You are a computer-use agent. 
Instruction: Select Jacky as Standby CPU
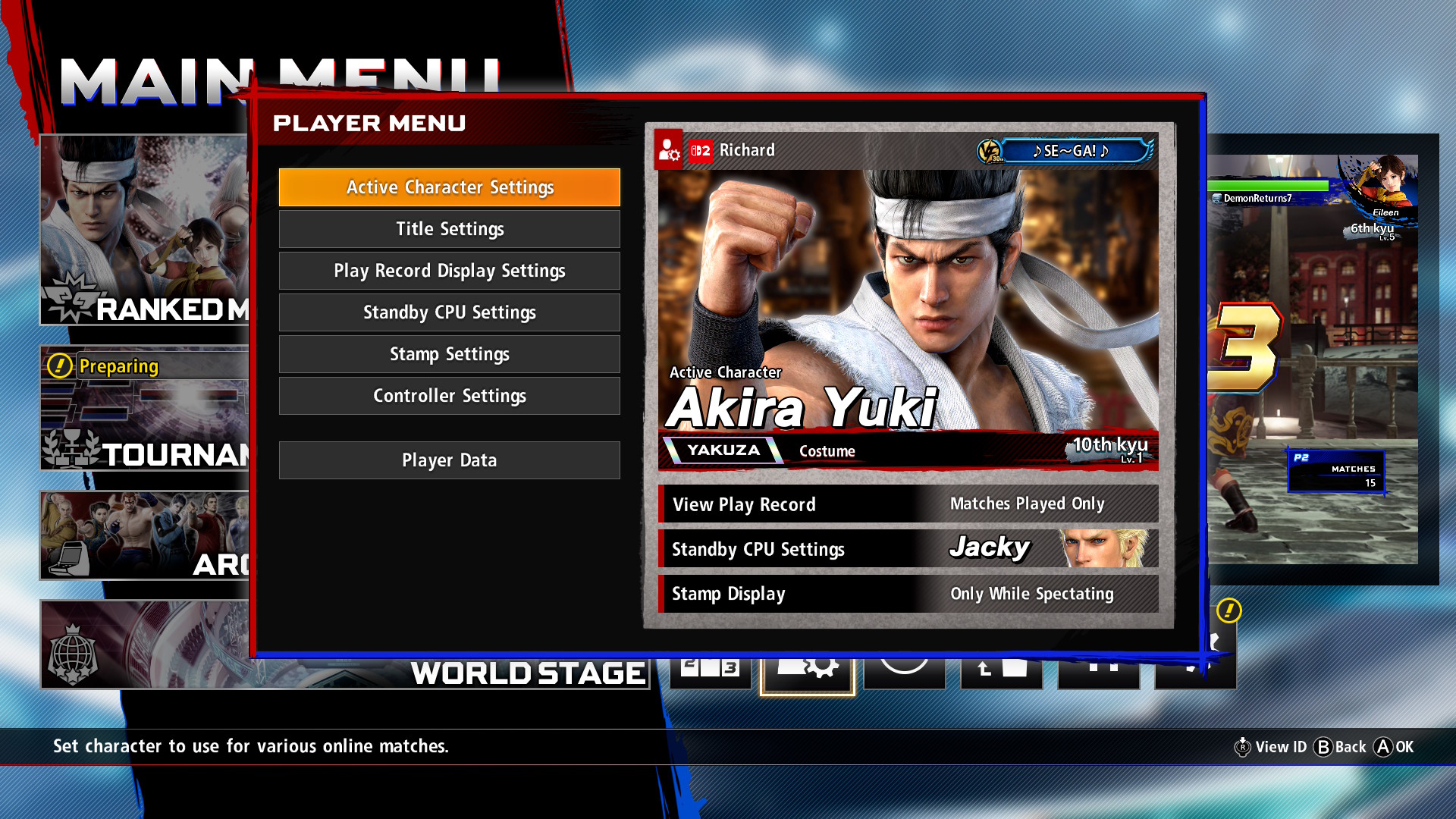click(908, 548)
